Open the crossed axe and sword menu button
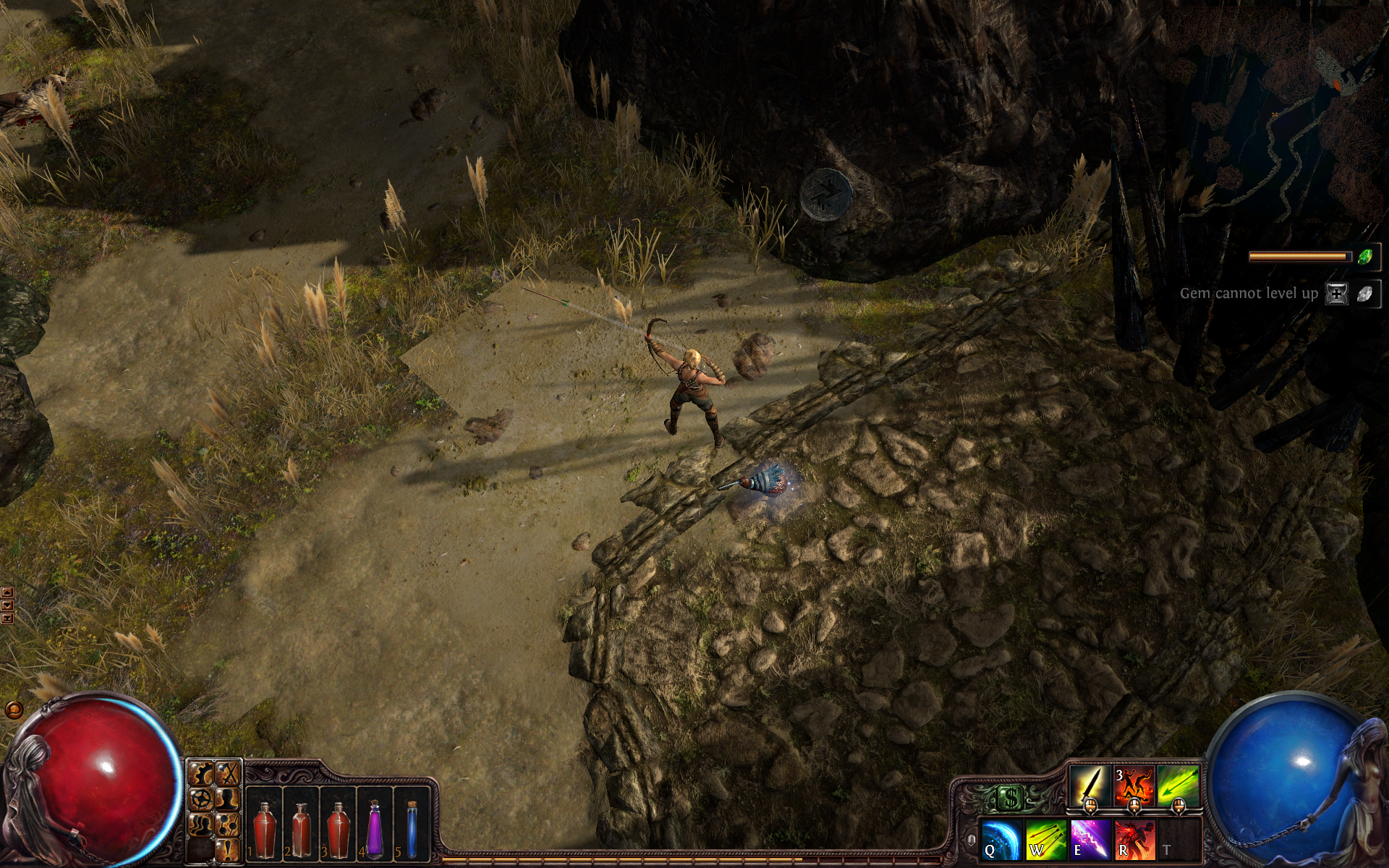Viewport: 1389px width, 868px height. (227, 775)
